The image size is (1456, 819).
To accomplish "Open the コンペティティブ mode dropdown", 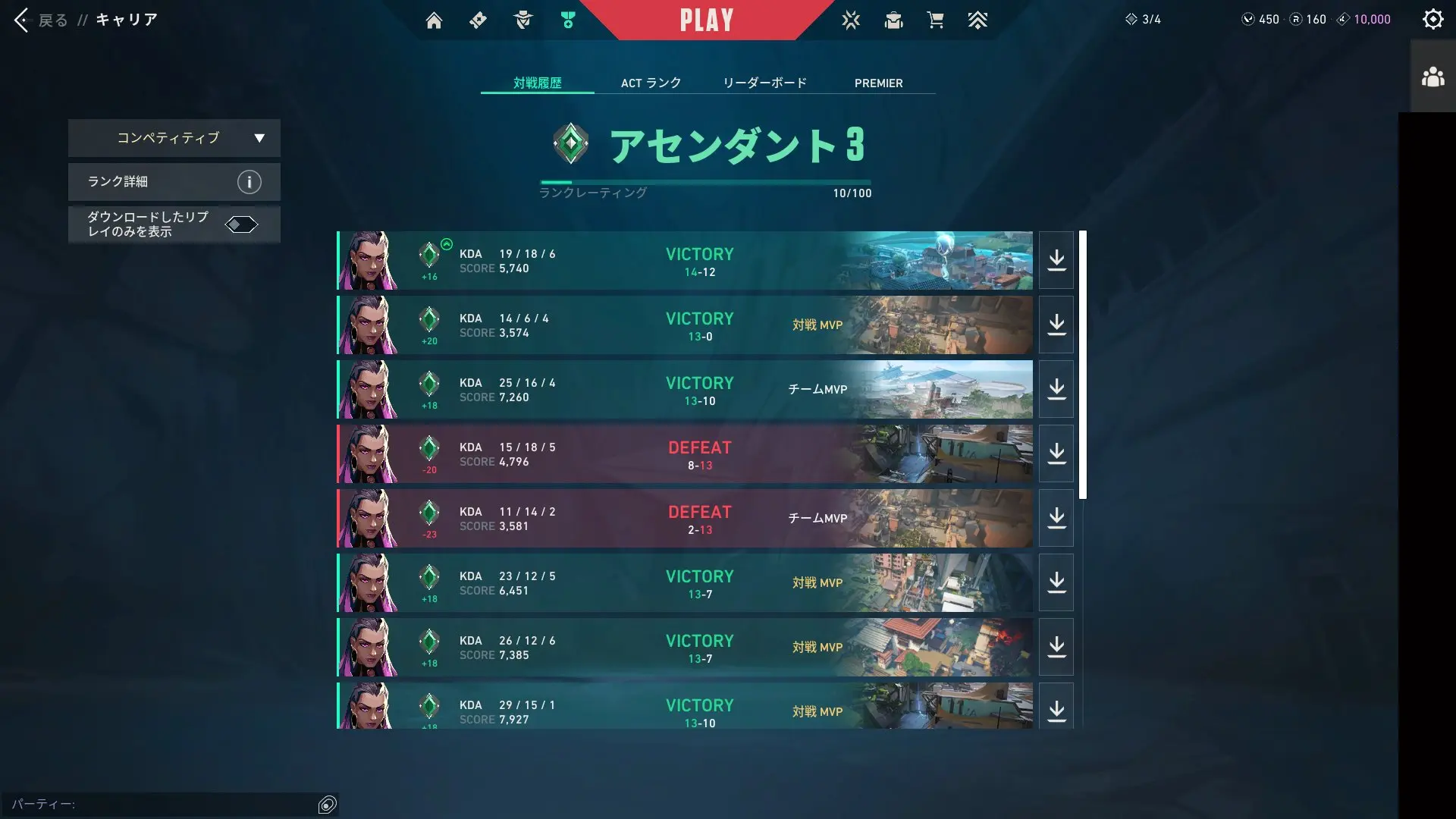I will (x=174, y=138).
